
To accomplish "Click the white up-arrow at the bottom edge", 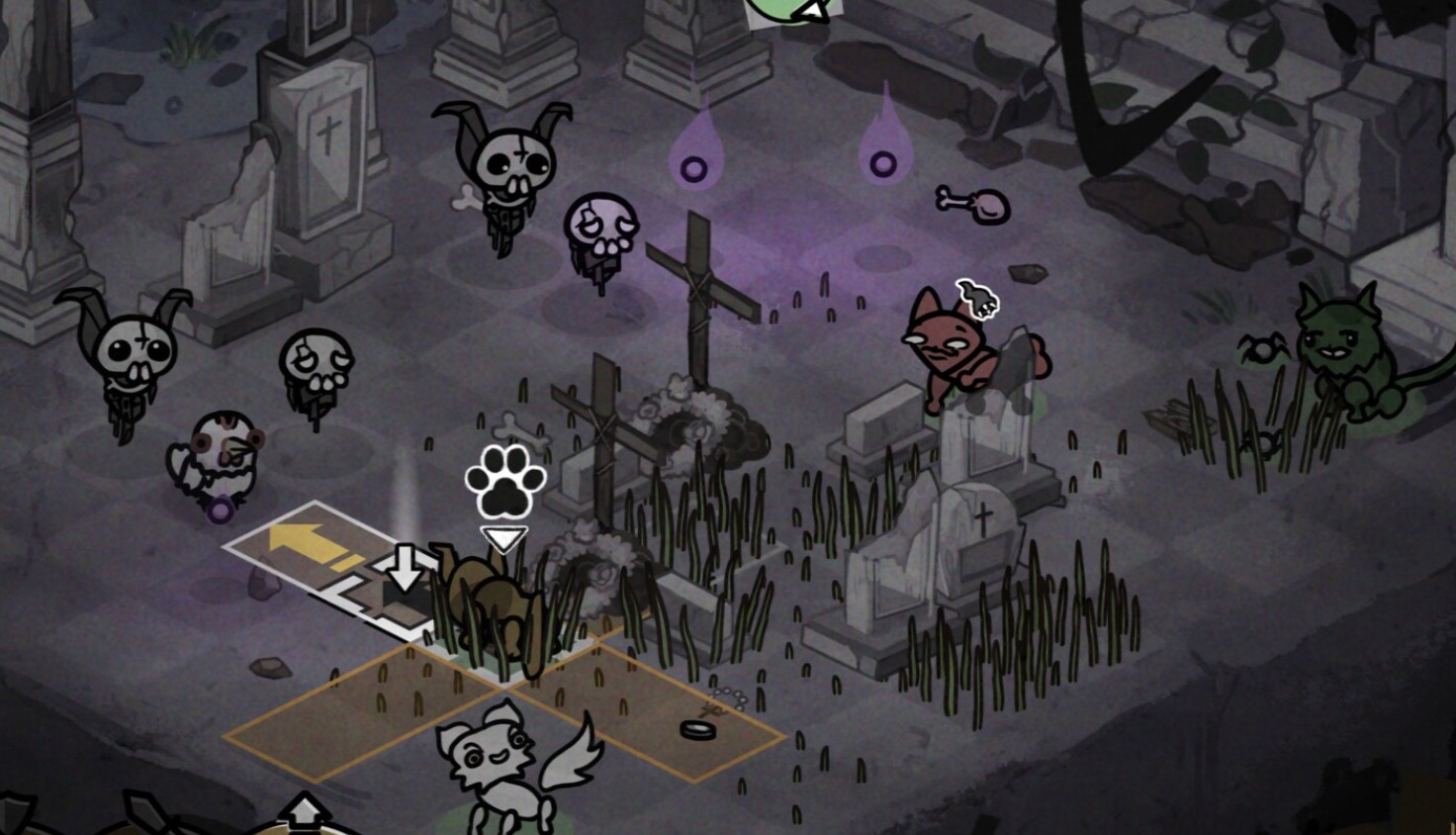I will (x=304, y=813).
